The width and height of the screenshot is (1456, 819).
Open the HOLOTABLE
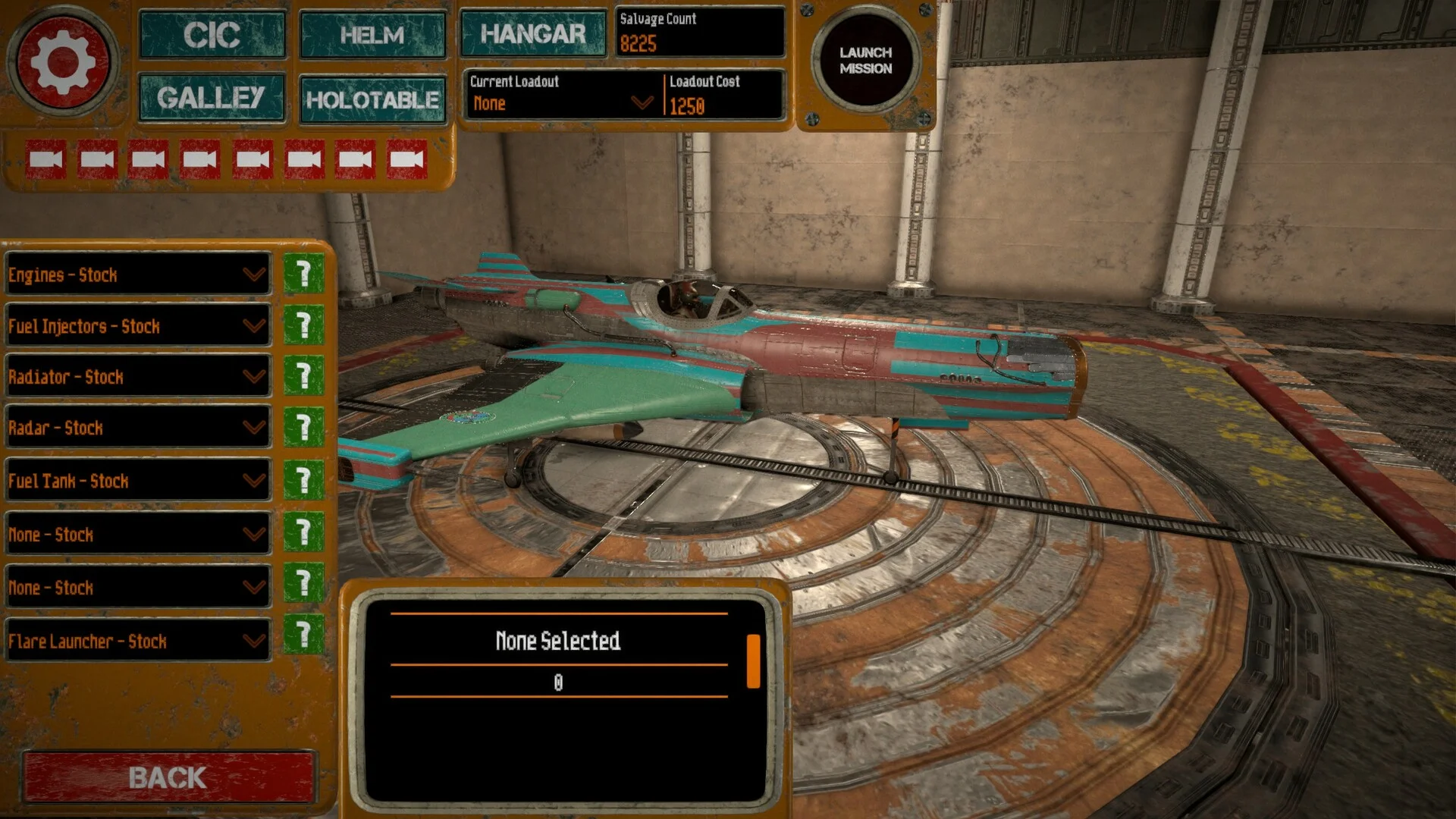tap(372, 99)
